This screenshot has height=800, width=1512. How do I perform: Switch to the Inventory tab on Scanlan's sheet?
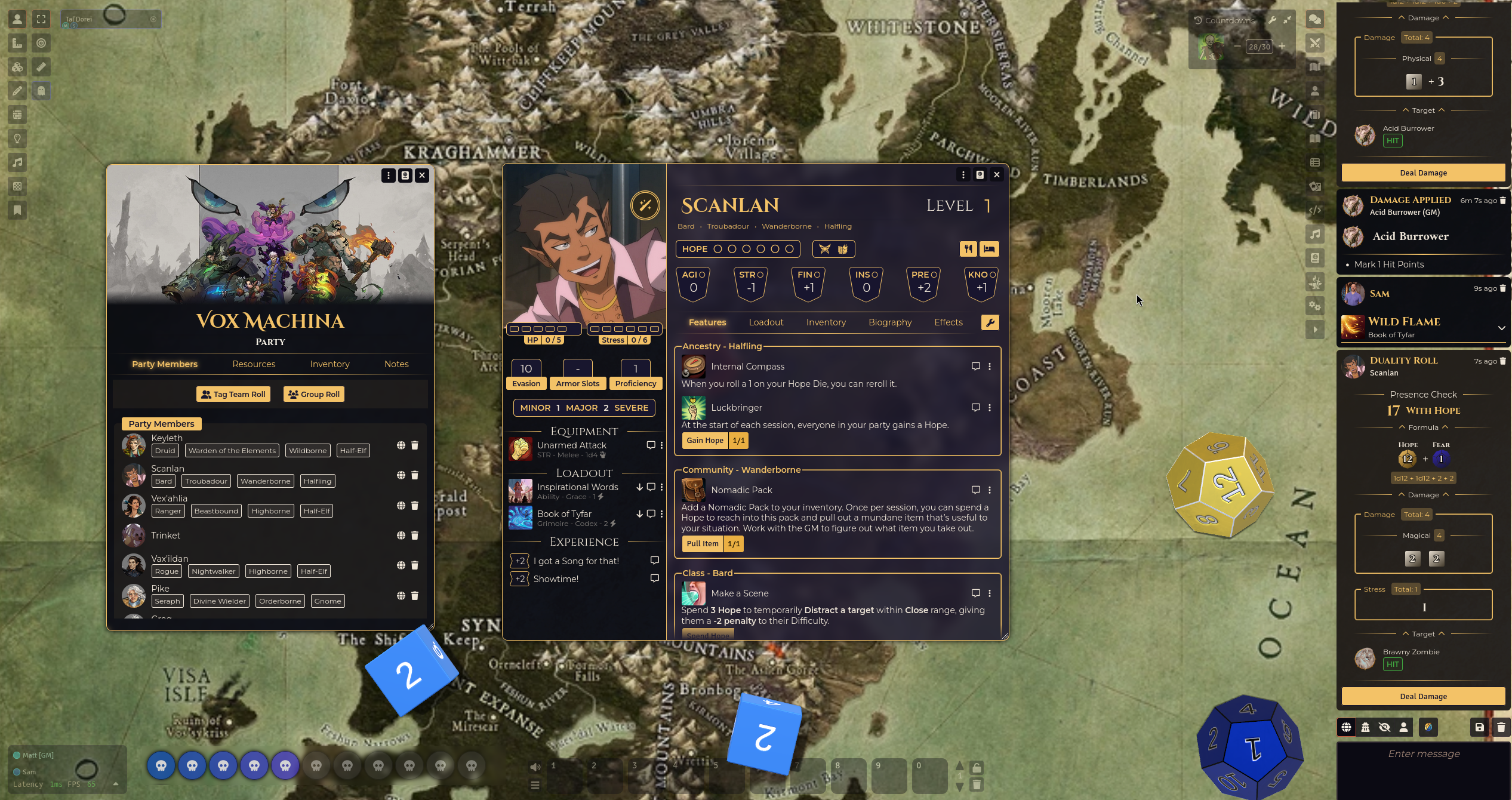click(x=826, y=322)
